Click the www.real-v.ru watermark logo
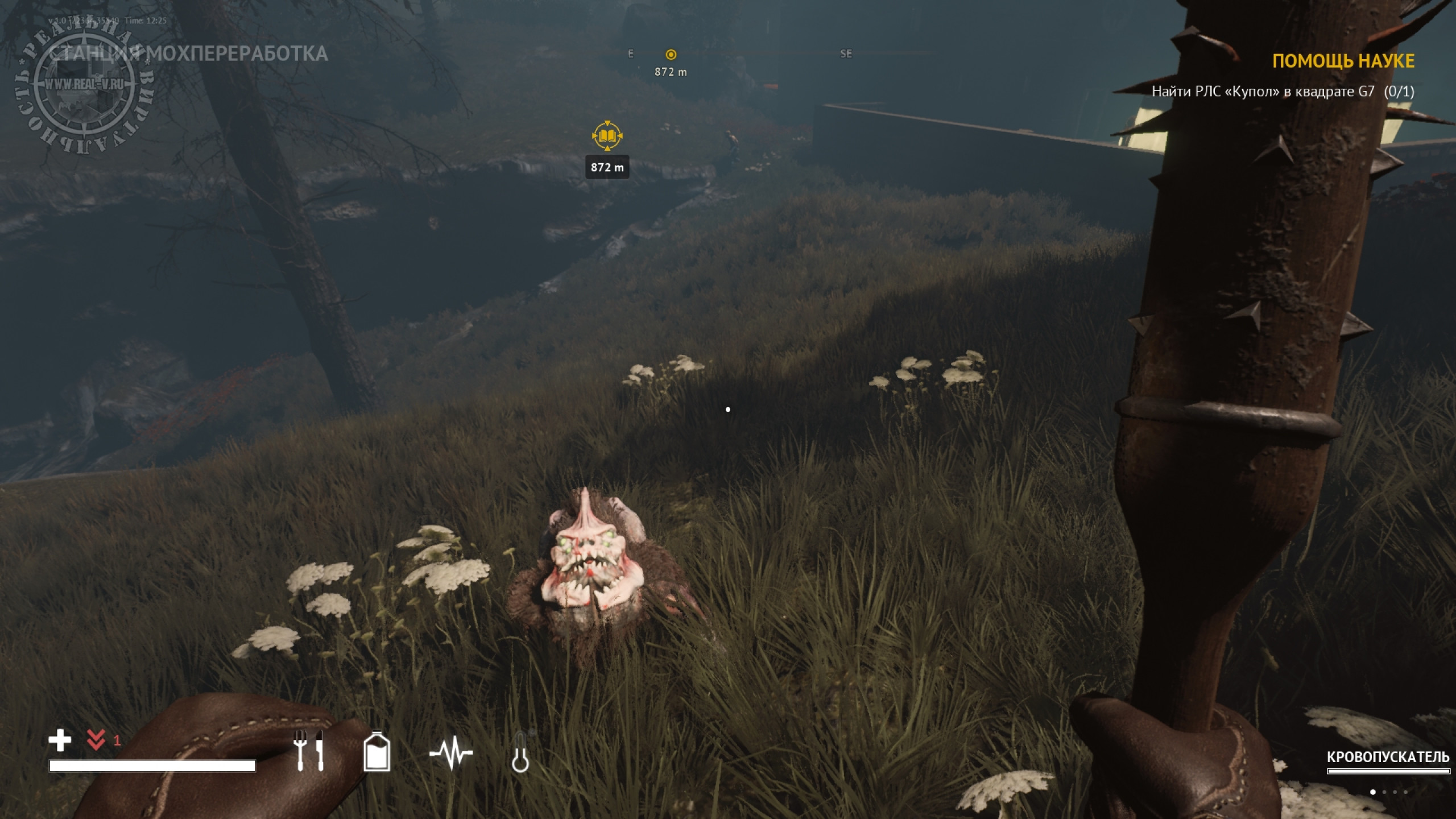 coord(84,85)
